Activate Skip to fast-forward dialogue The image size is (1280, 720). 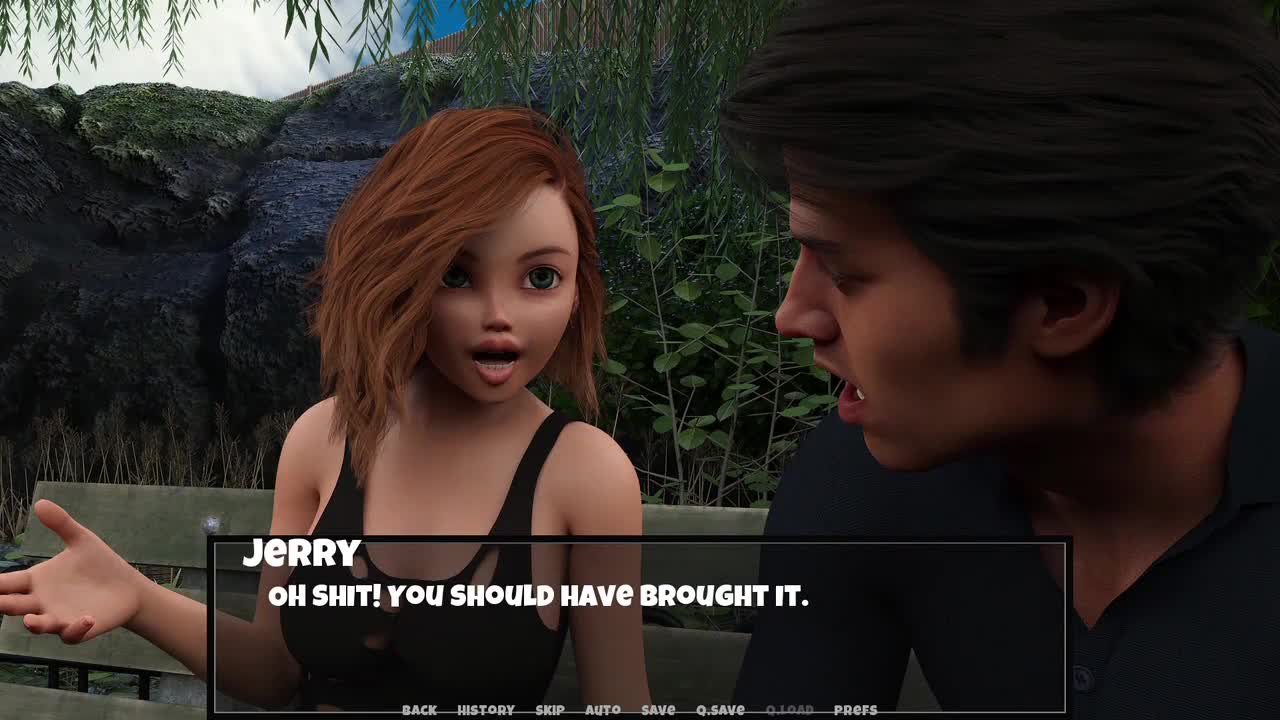(550, 710)
